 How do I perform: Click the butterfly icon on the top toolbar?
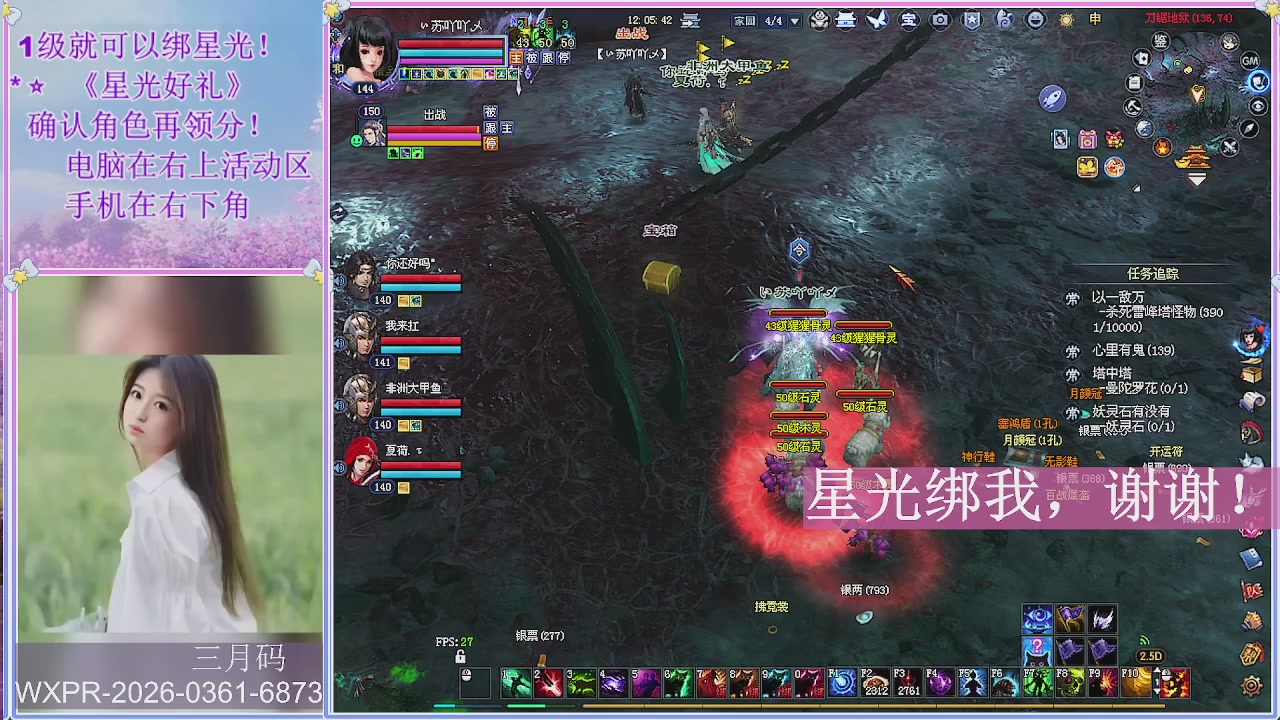click(x=876, y=20)
